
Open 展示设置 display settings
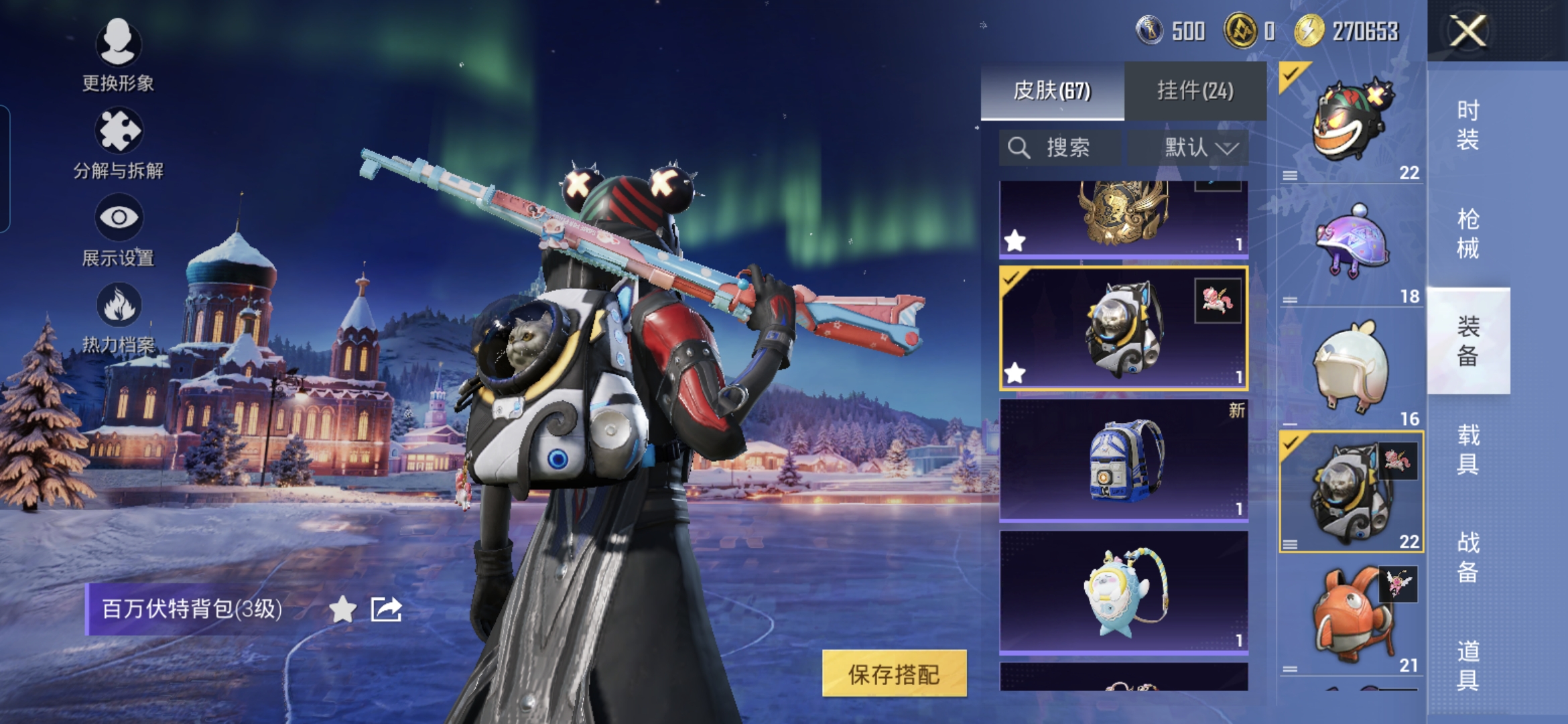(x=118, y=230)
